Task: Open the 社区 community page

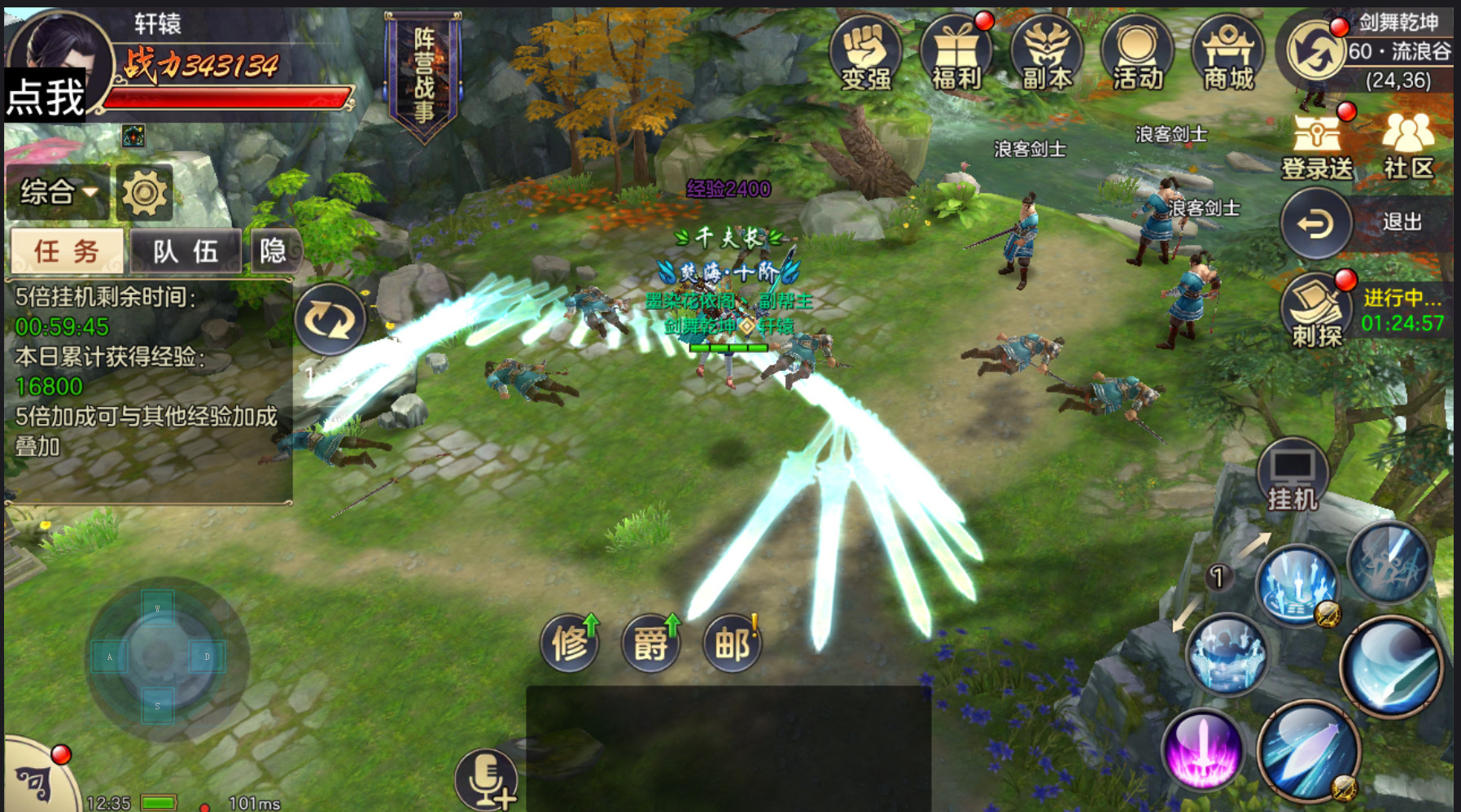Action: point(1408,146)
